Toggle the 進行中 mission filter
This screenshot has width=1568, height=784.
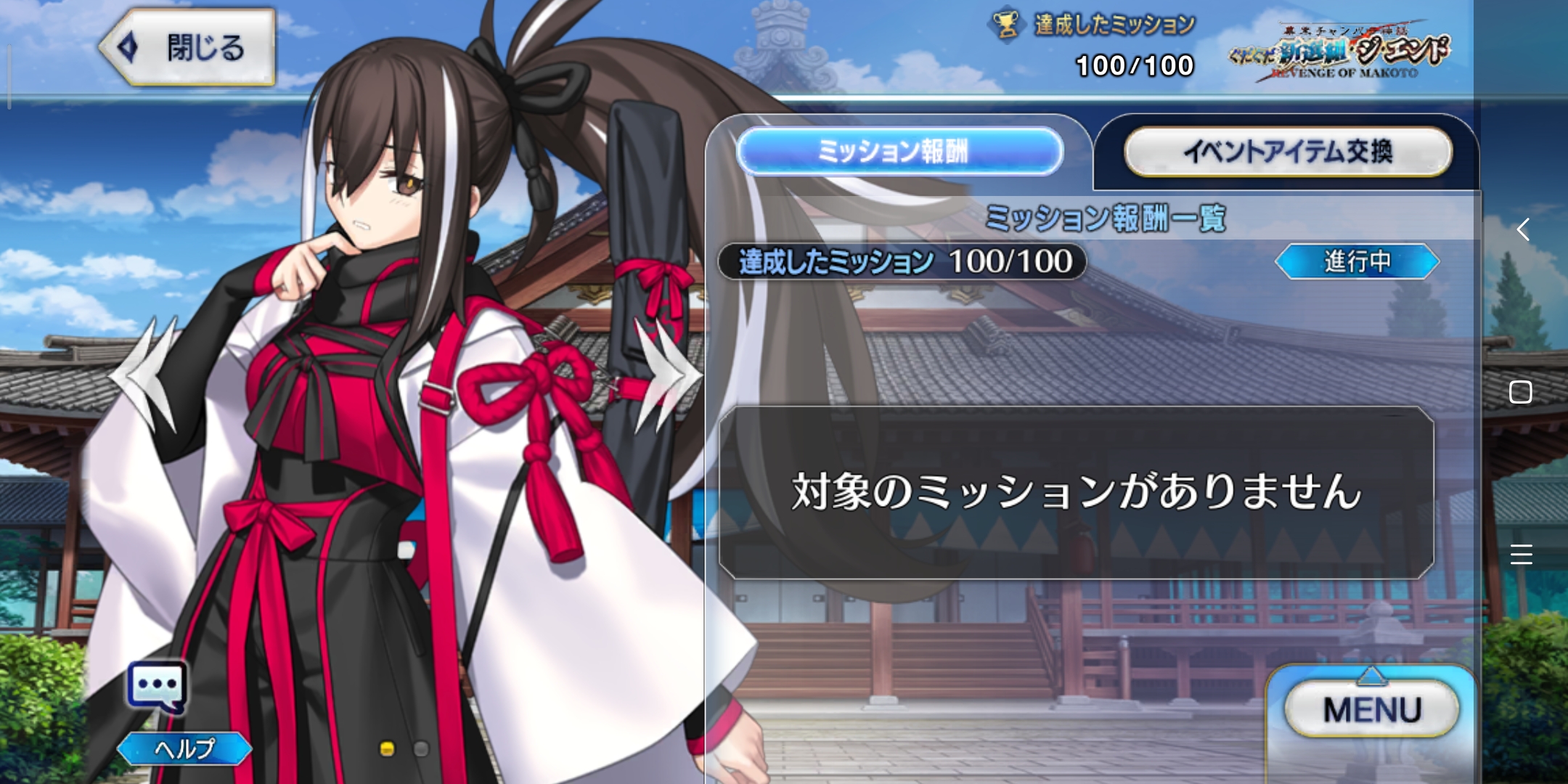1356,261
